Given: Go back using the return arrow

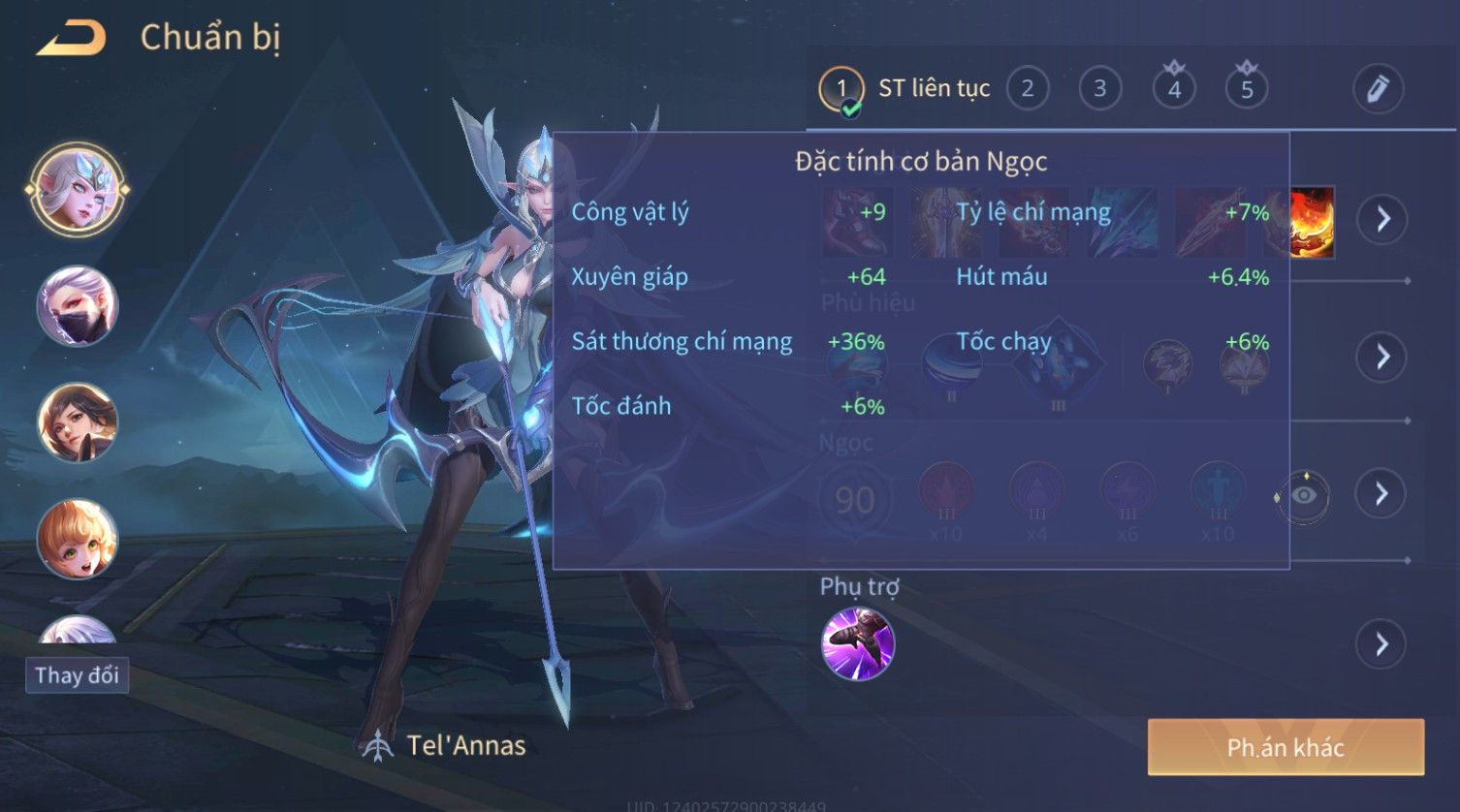Looking at the screenshot, I should (x=71, y=39).
